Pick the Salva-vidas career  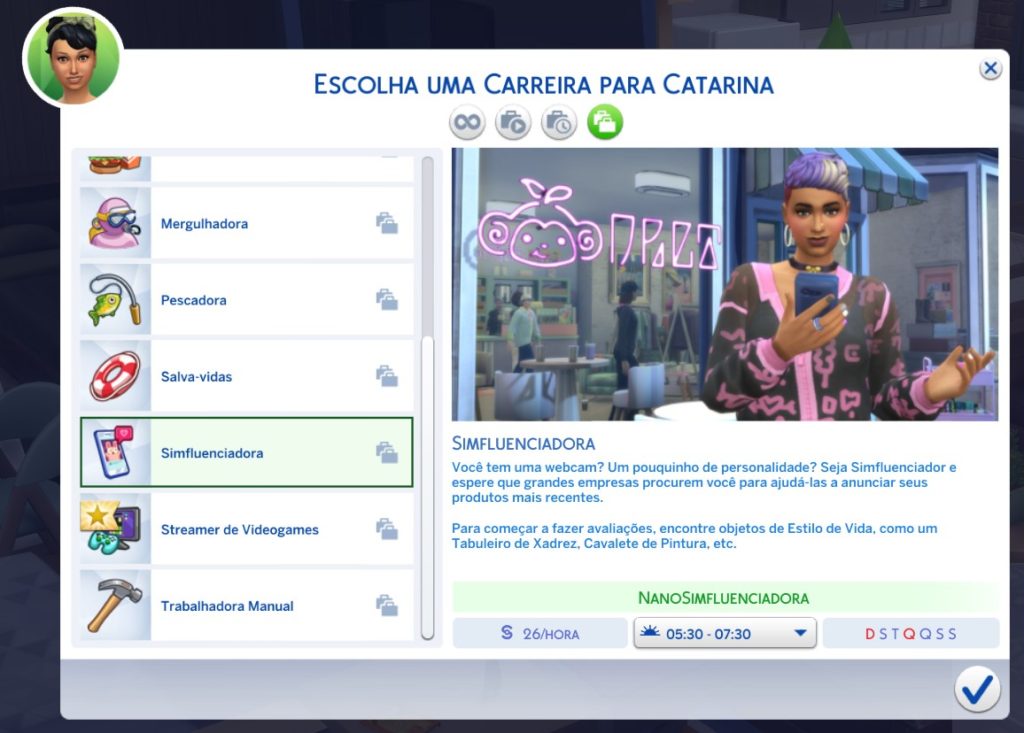click(x=246, y=377)
